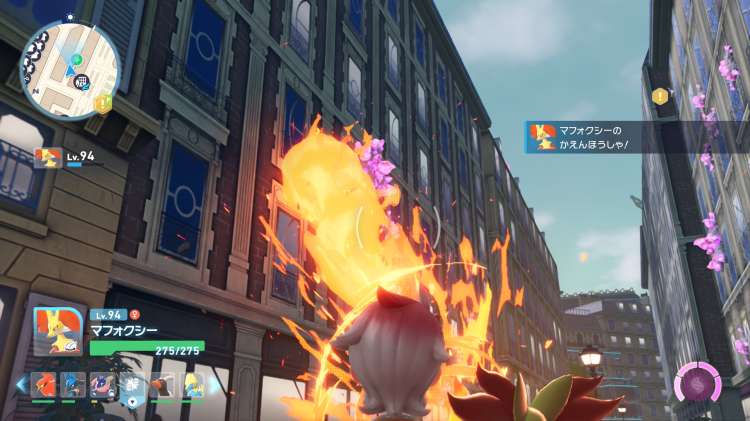750x421 pixels.
Task: Activate the purple Mega Evolution gauge
Action: [x=694, y=384]
